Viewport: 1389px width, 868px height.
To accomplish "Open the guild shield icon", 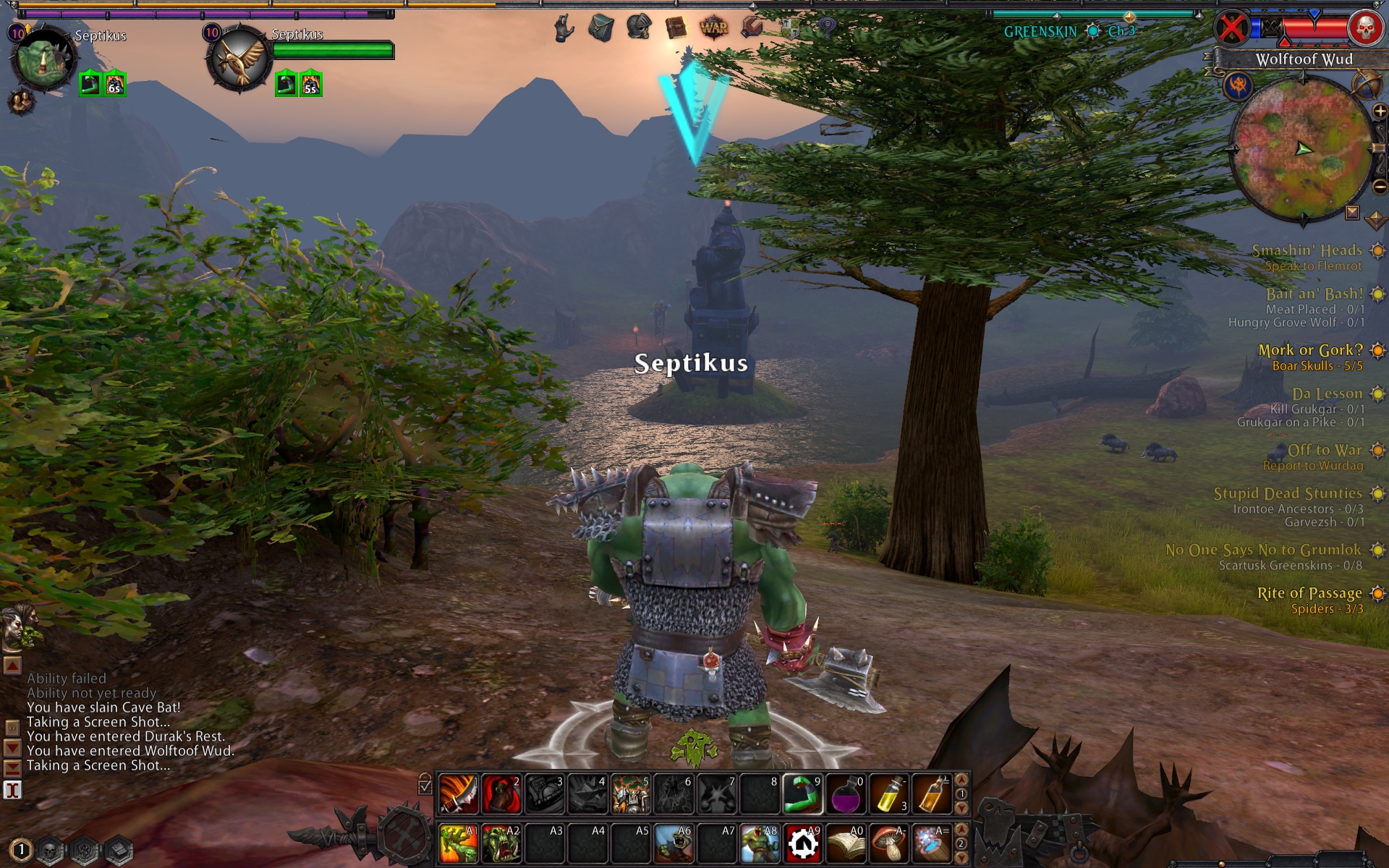I will tap(790, 27).
